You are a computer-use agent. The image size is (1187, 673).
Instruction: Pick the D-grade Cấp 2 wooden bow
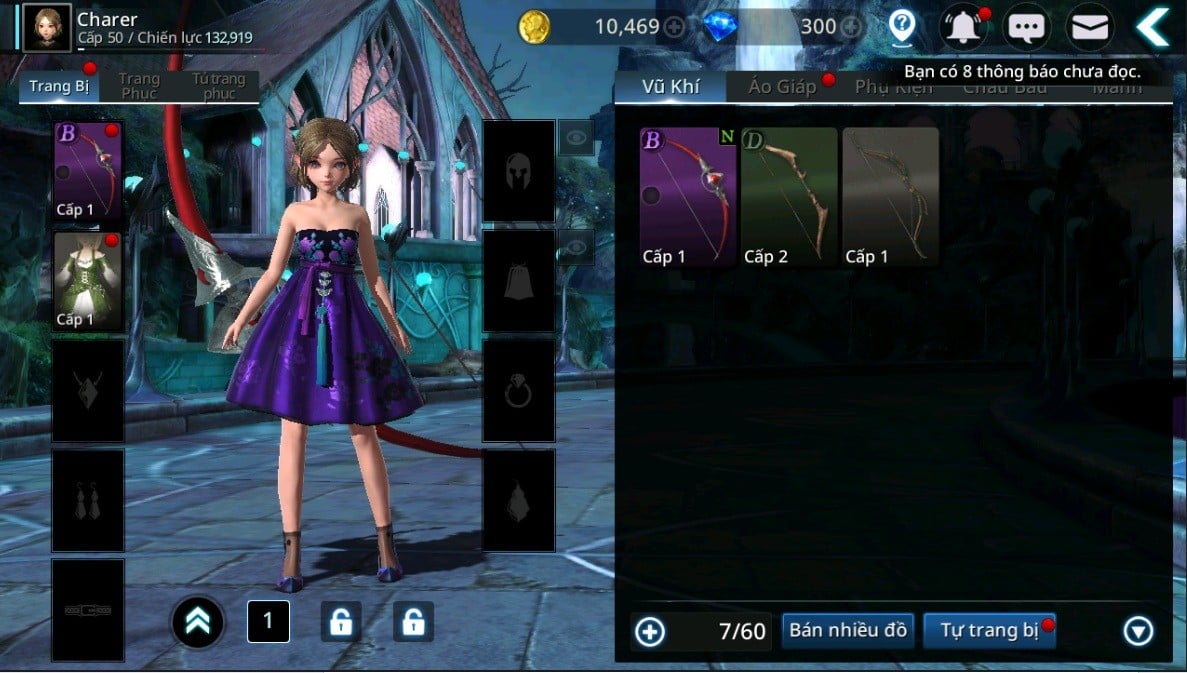click(789, 197)
